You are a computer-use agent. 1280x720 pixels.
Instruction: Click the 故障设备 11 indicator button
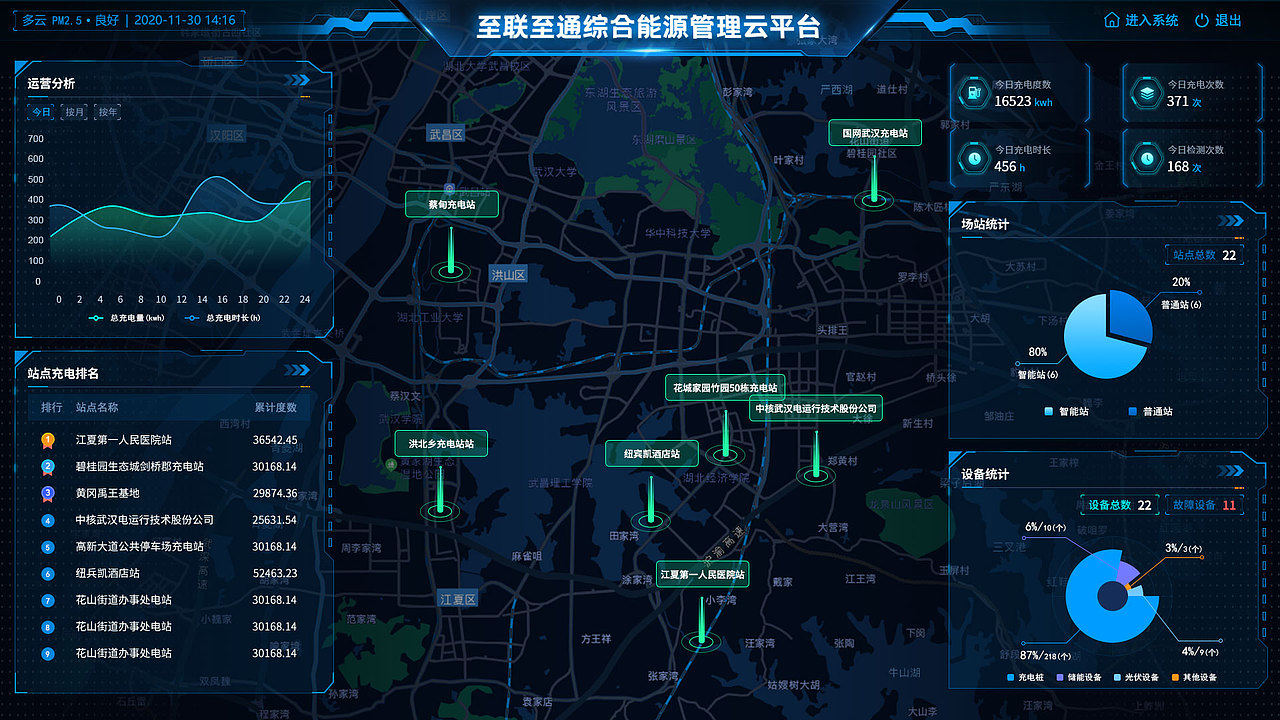pyautogui.click(x=1205, y=505)
